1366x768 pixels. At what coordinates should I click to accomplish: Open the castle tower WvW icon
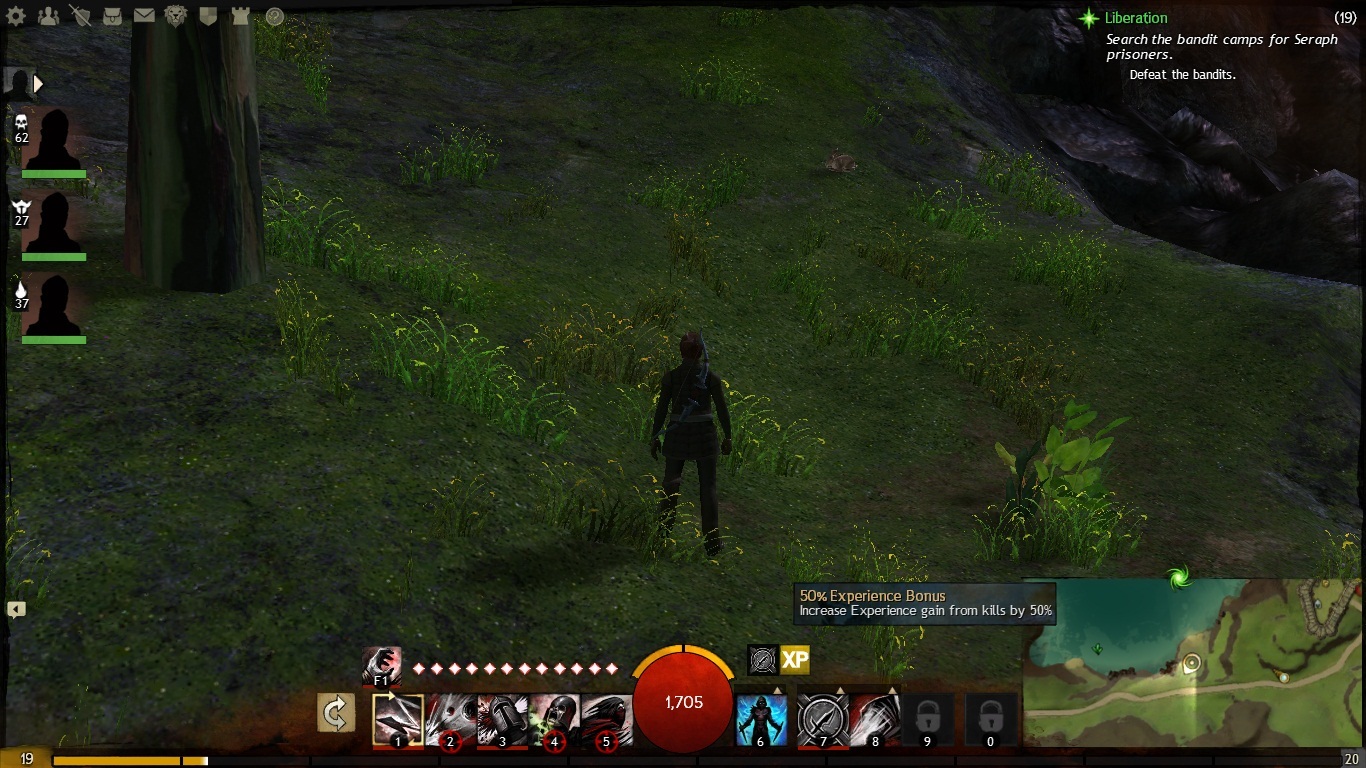pos(240,16)
